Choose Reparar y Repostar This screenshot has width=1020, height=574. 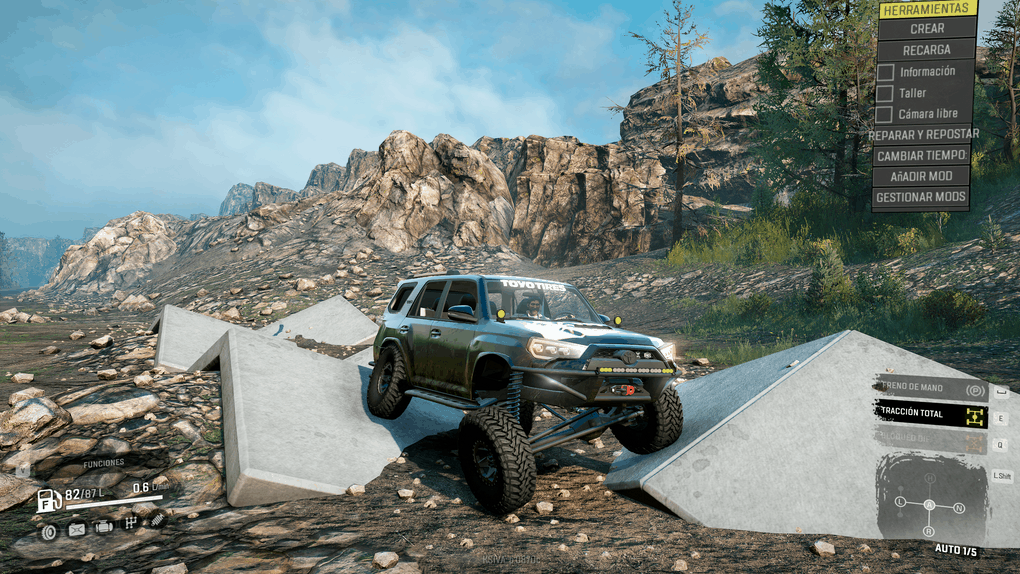pos(923,134)
